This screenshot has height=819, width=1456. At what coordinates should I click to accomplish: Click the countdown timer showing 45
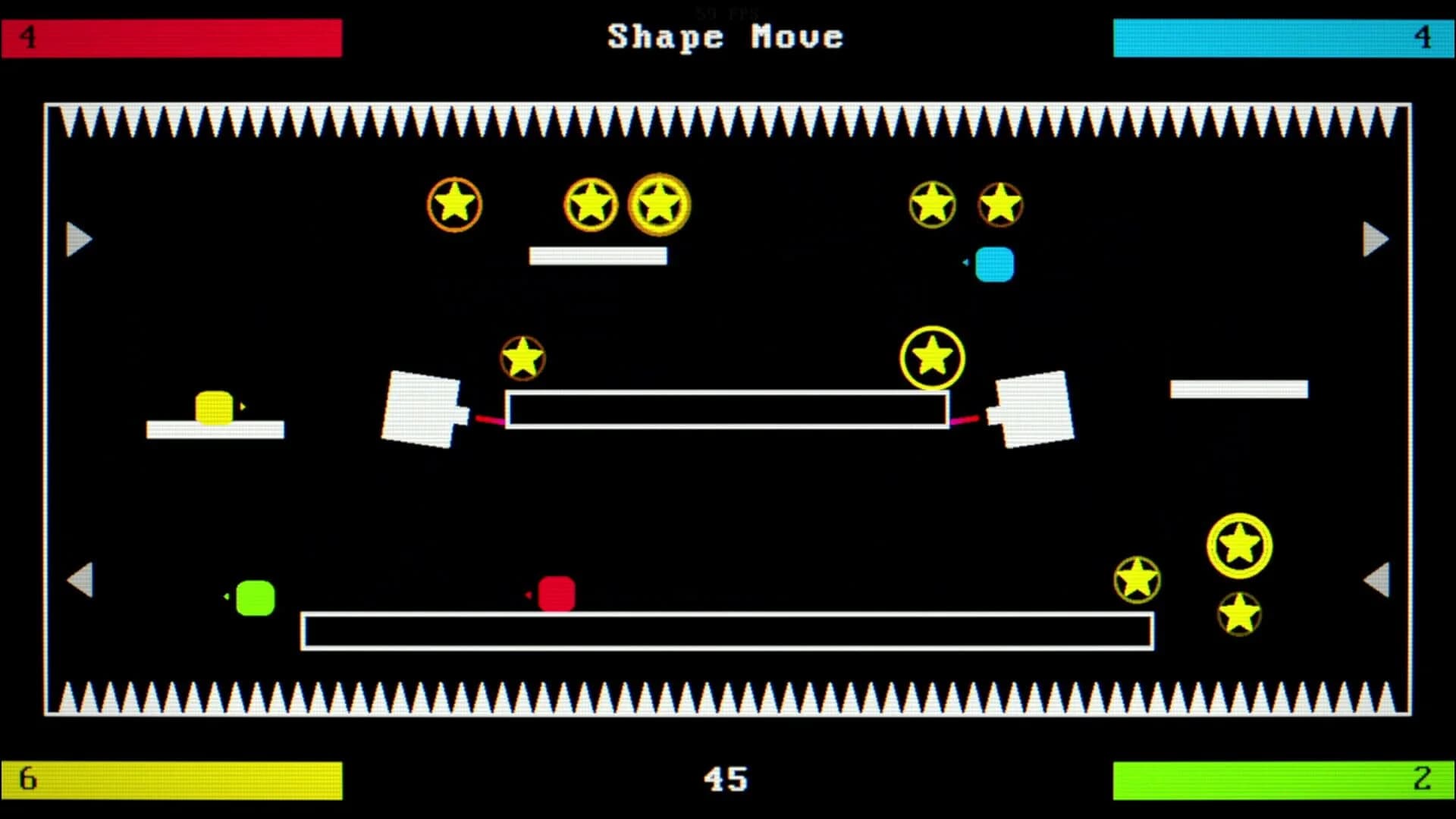[728, 780]
